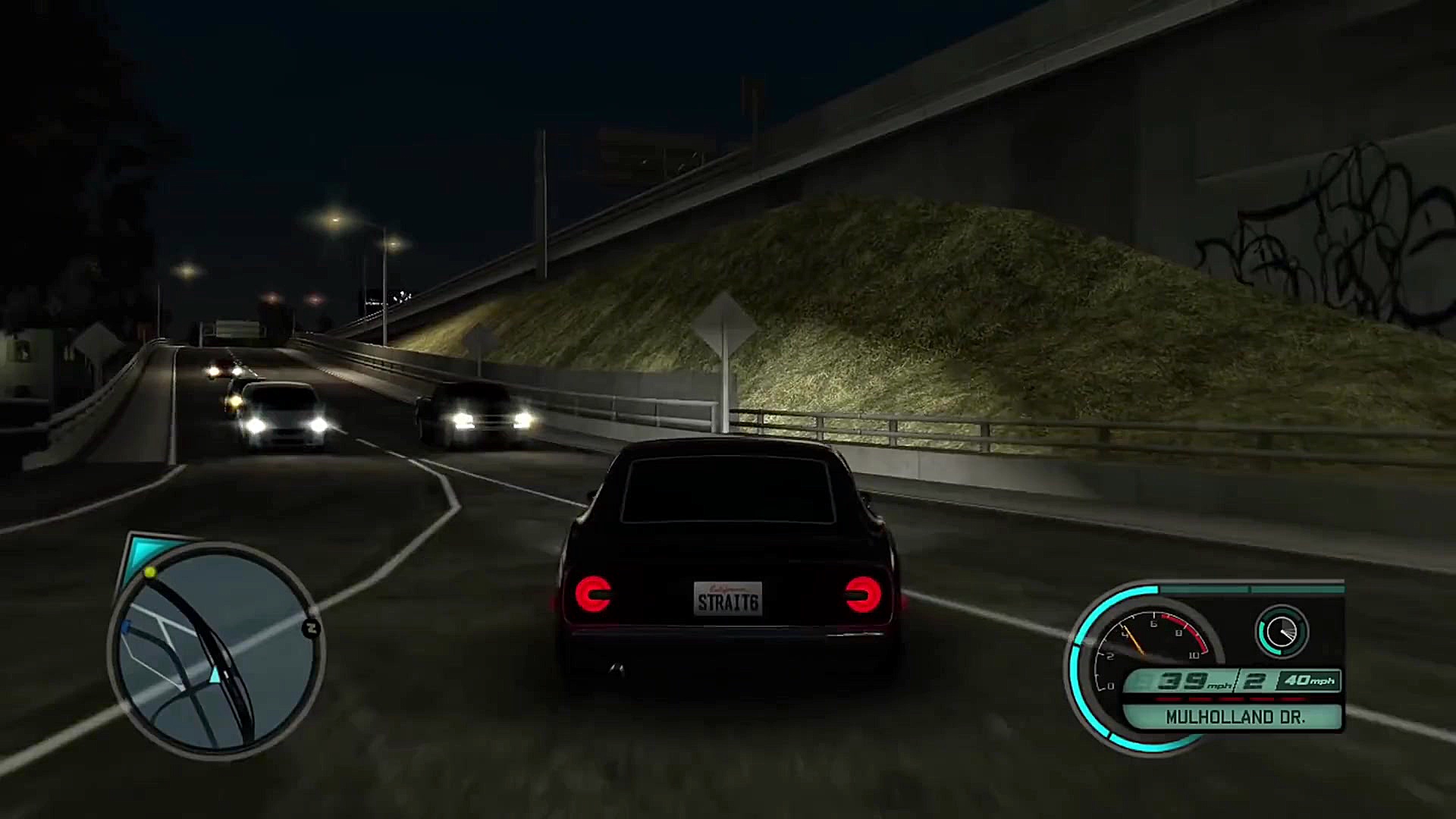1456x819 pixels.
Task: Expand the MULHOLLAND DR. street name bar
Action: click(1235, 717)
